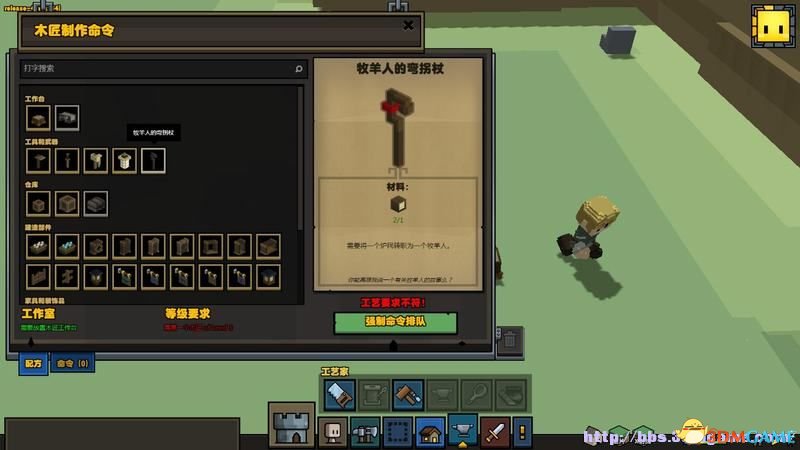The height and width of the screenshot is (450, 800).
Task: Queue the craft order with green button
Action: pos(395,322)
